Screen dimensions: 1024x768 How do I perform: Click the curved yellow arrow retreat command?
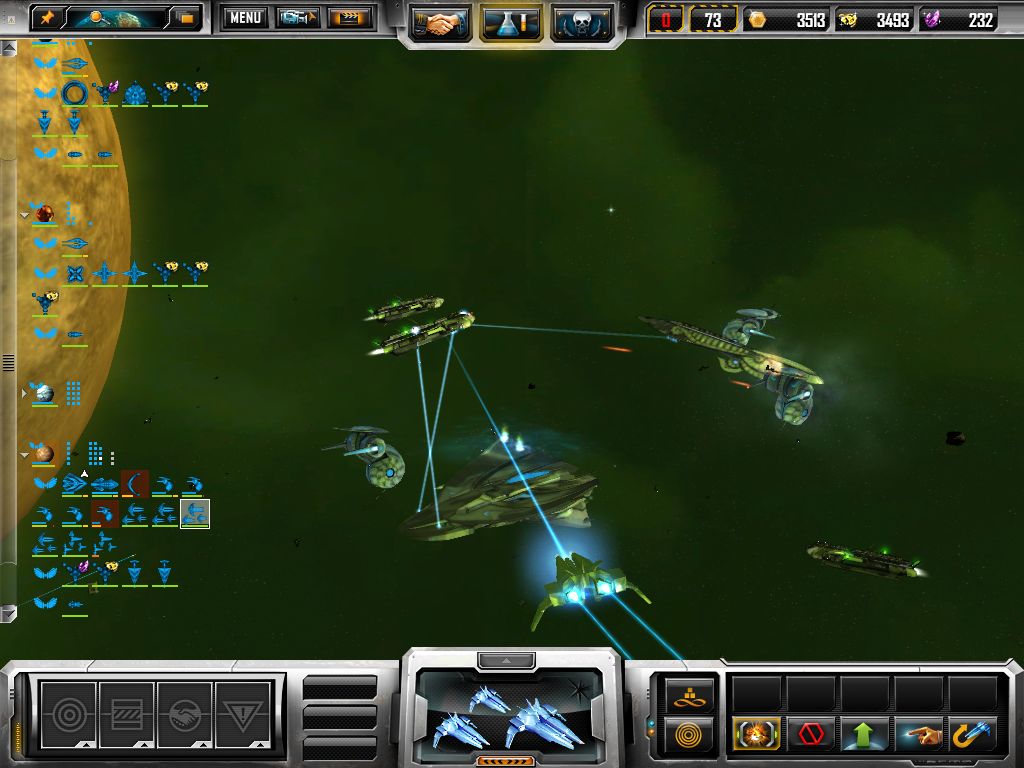973,735
